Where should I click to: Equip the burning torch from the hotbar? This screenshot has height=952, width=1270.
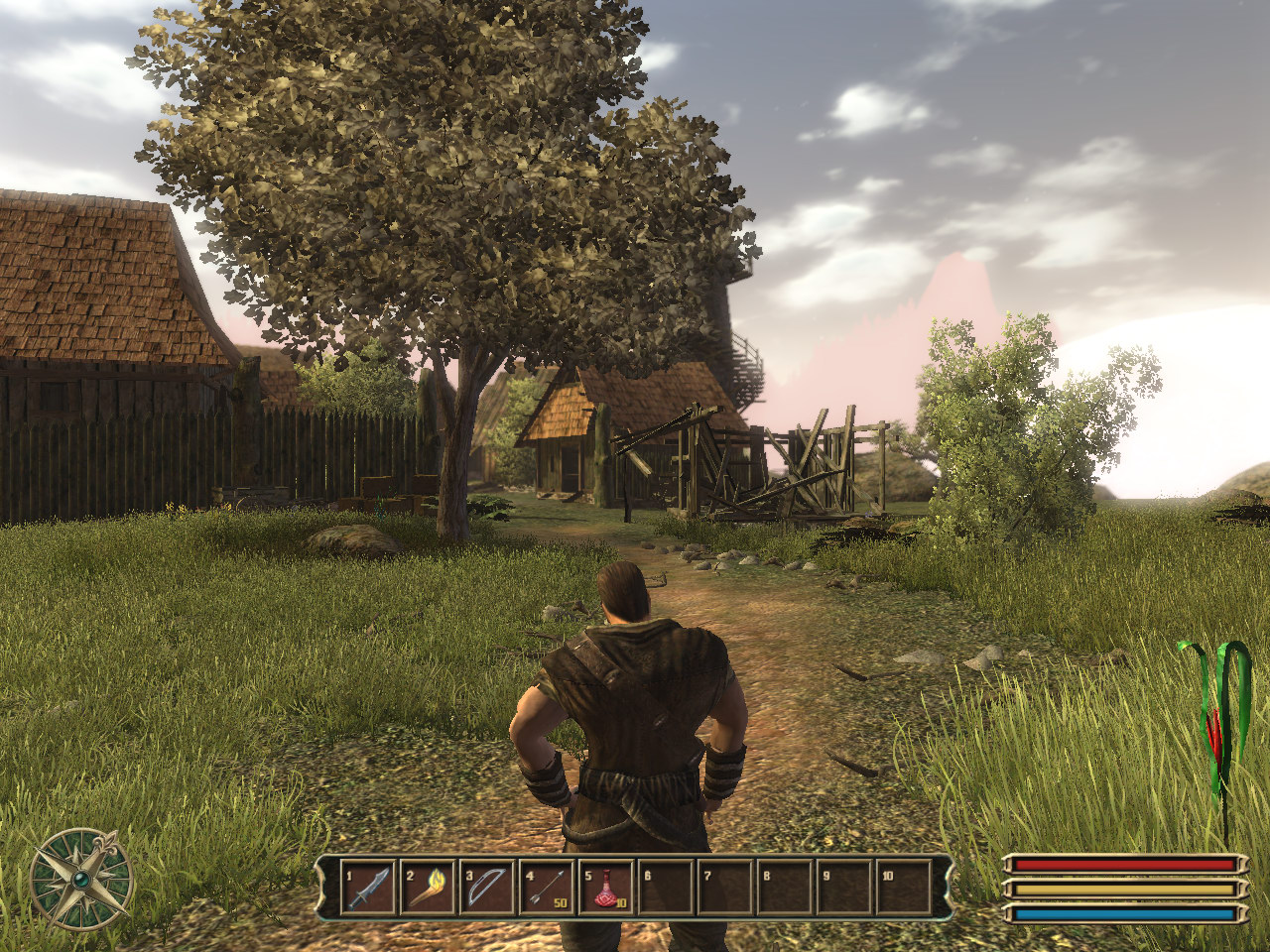428,887
